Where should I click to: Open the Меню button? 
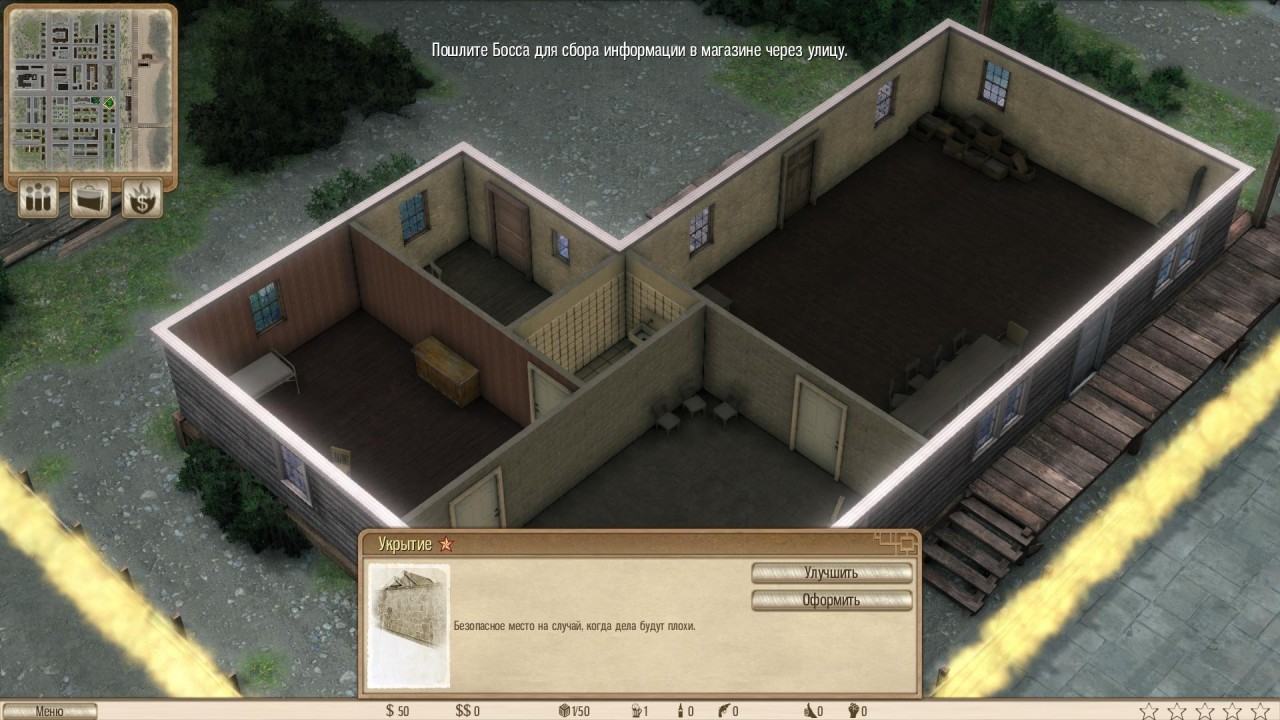point(49,711)
